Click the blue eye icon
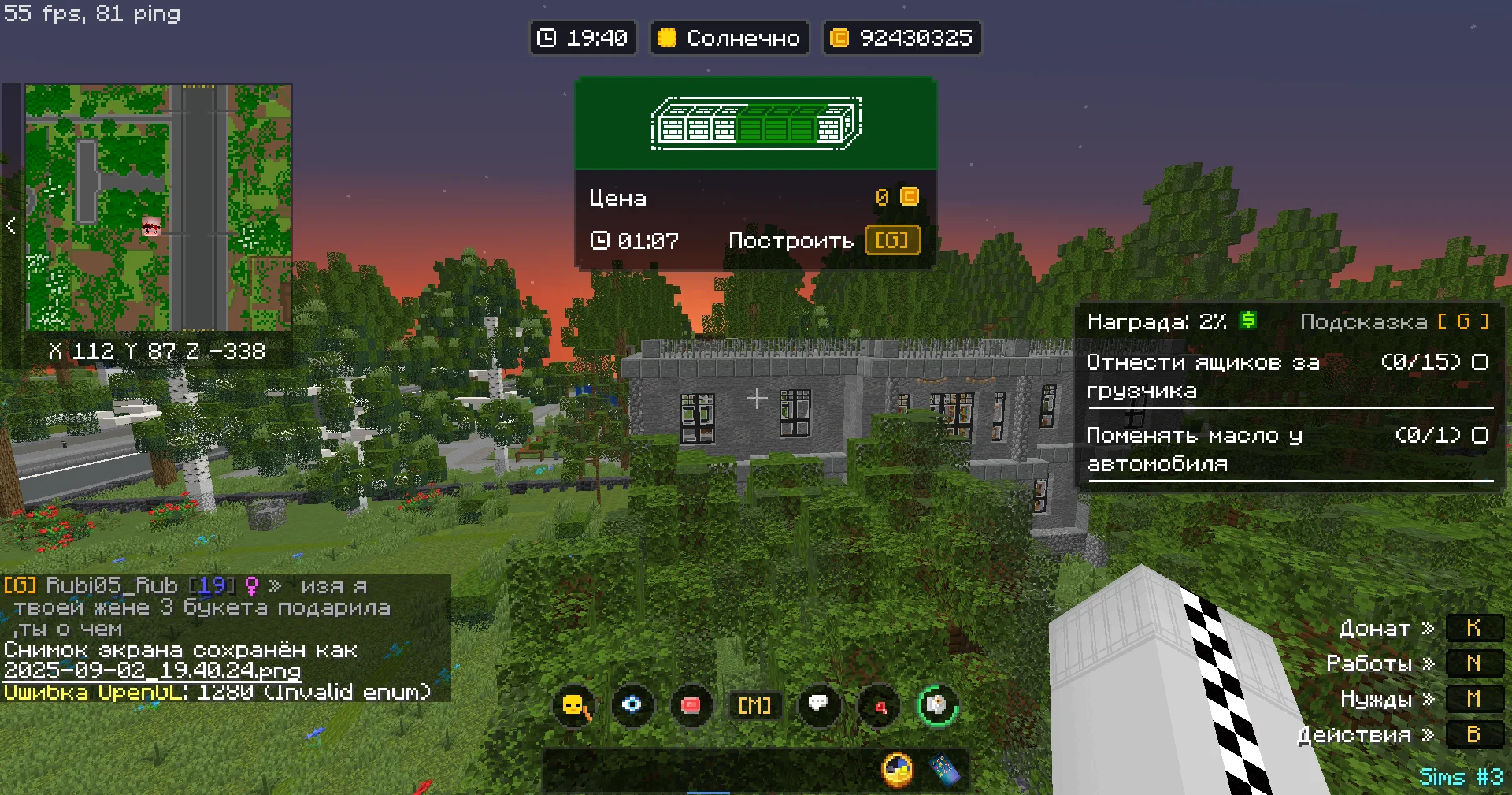 coord(632,704)
